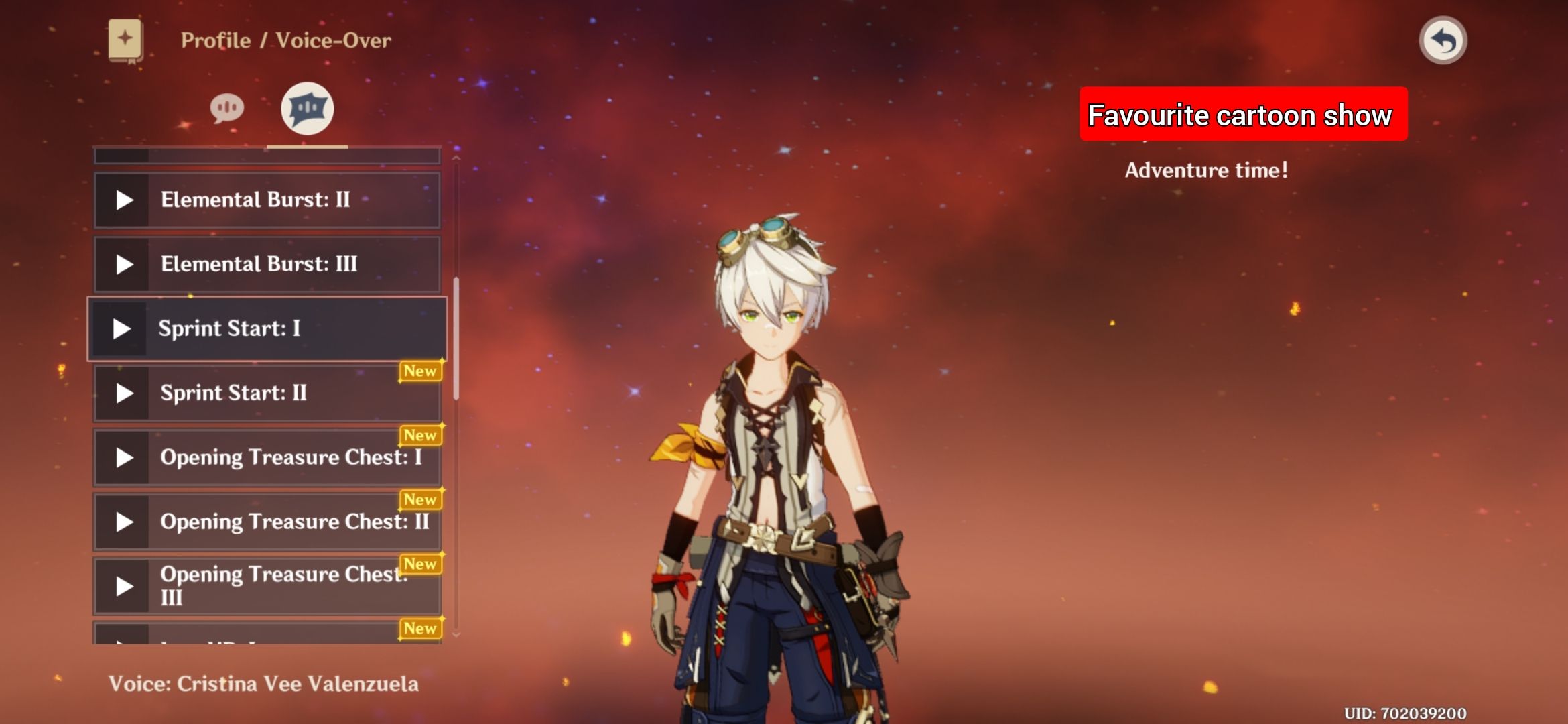1568x724 pixels.
Task: Select the Elemental Burst: III list entry
Action: pos(266,264)
